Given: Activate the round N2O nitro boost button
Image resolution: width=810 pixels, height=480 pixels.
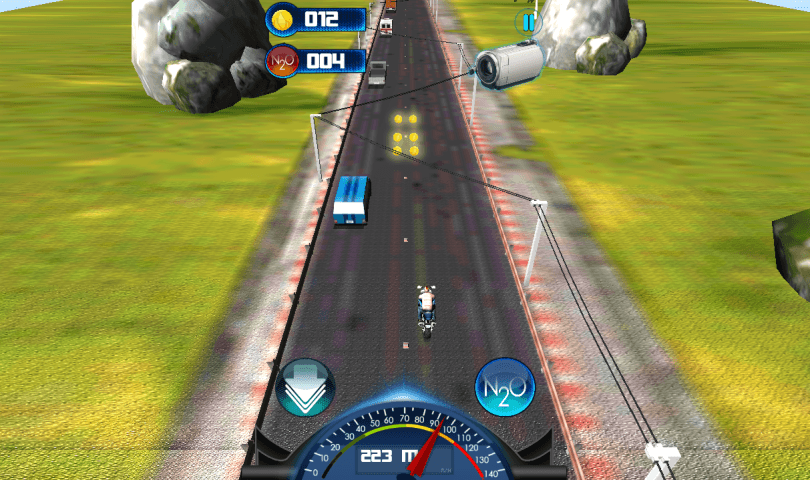Looking at the screenshot, I should [504, 388].
